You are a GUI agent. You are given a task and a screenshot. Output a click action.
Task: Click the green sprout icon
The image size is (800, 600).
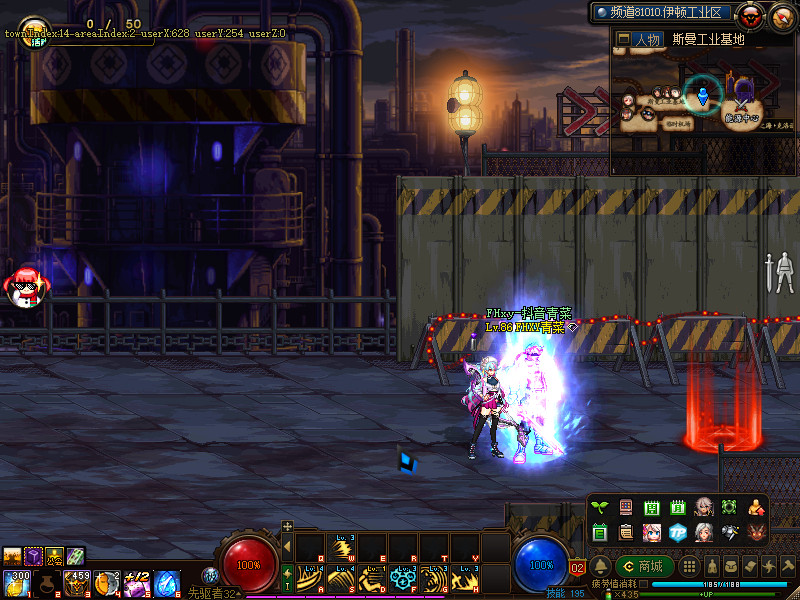pos(600,508)
